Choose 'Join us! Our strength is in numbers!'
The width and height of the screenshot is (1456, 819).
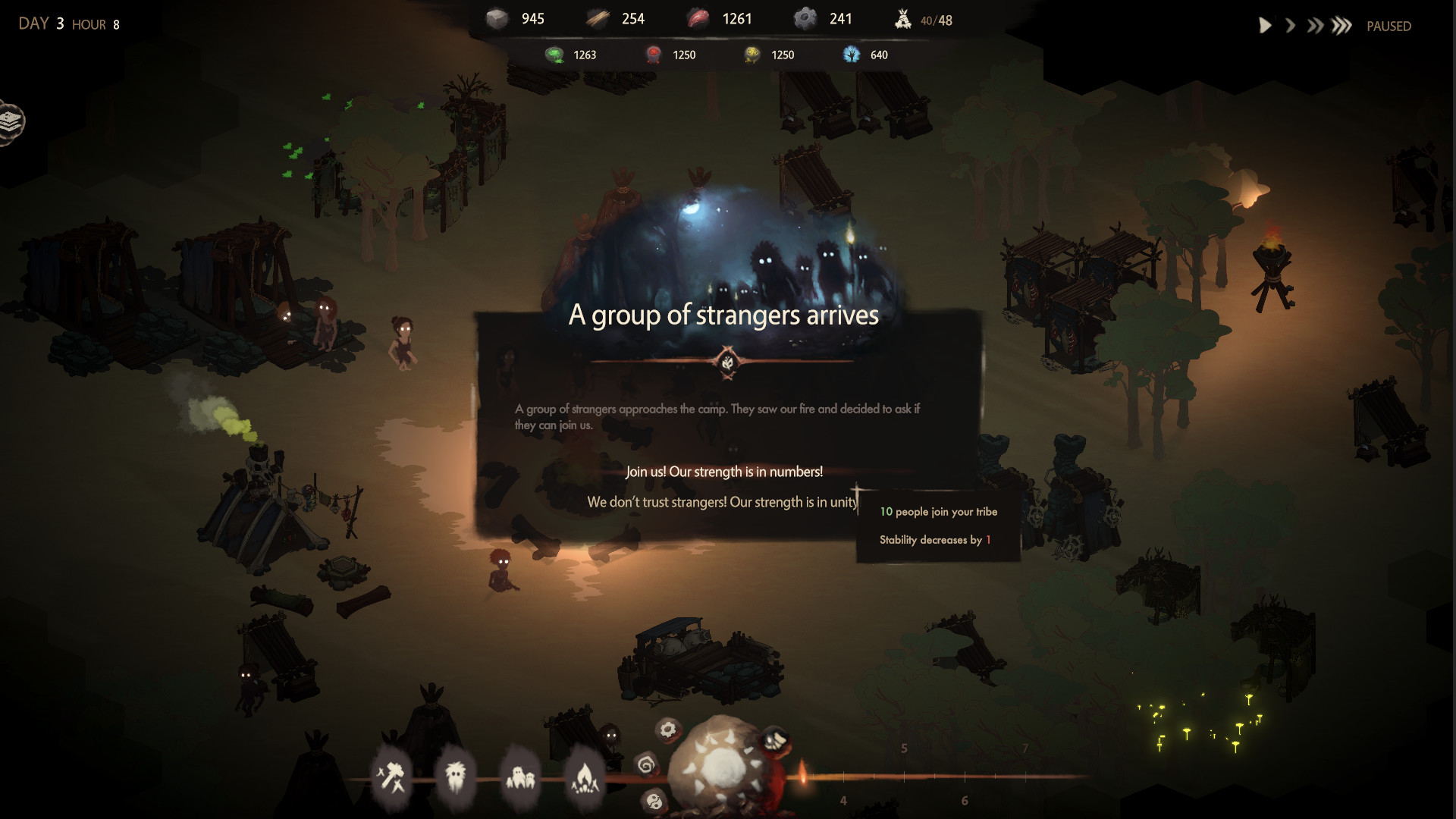pyautogui.click(x=723, y=470)
